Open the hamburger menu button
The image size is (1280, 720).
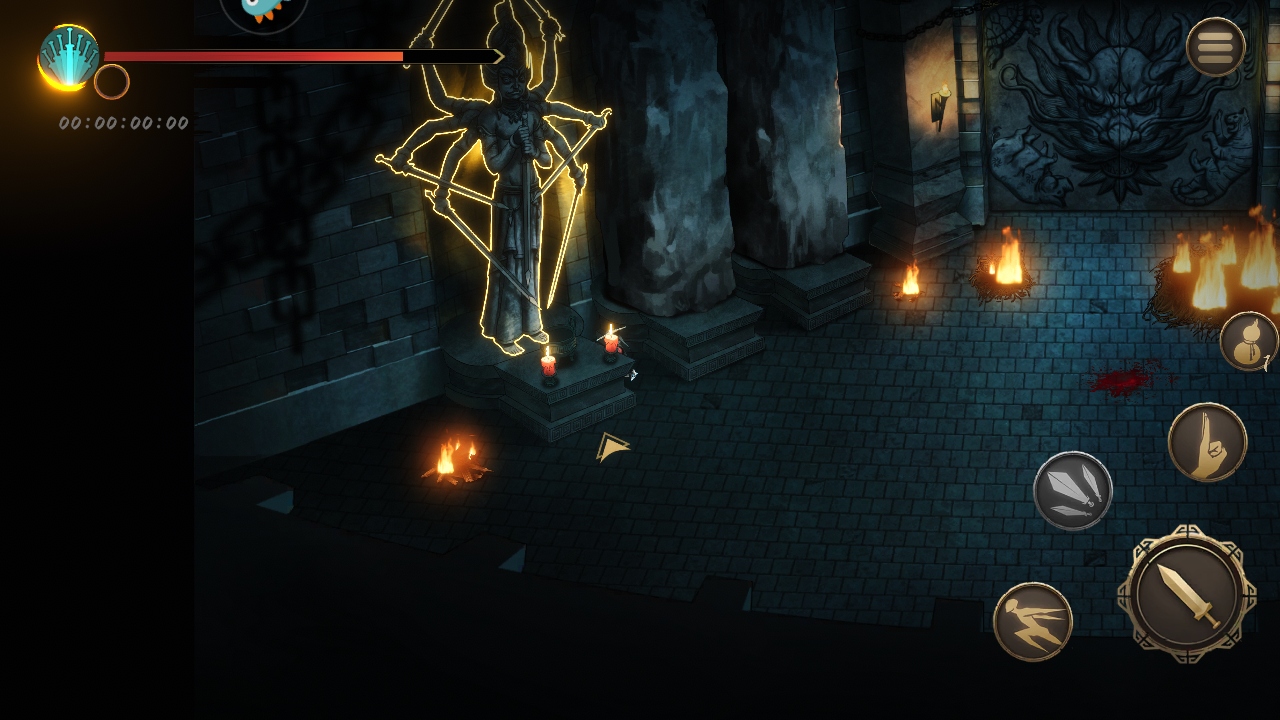pyautogui.click(x=1215, y=47)
